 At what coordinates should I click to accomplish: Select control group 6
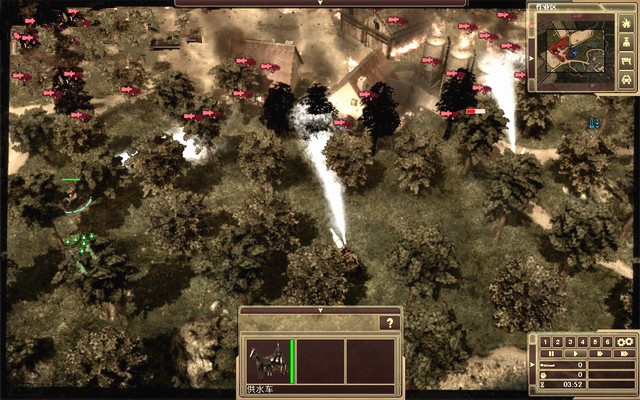point(606,342)
